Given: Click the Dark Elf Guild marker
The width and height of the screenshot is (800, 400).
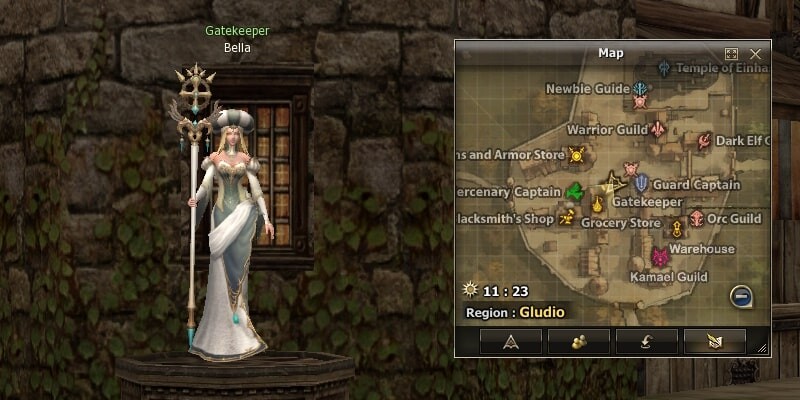Looking at the screenshot, I should coord(705,141).
